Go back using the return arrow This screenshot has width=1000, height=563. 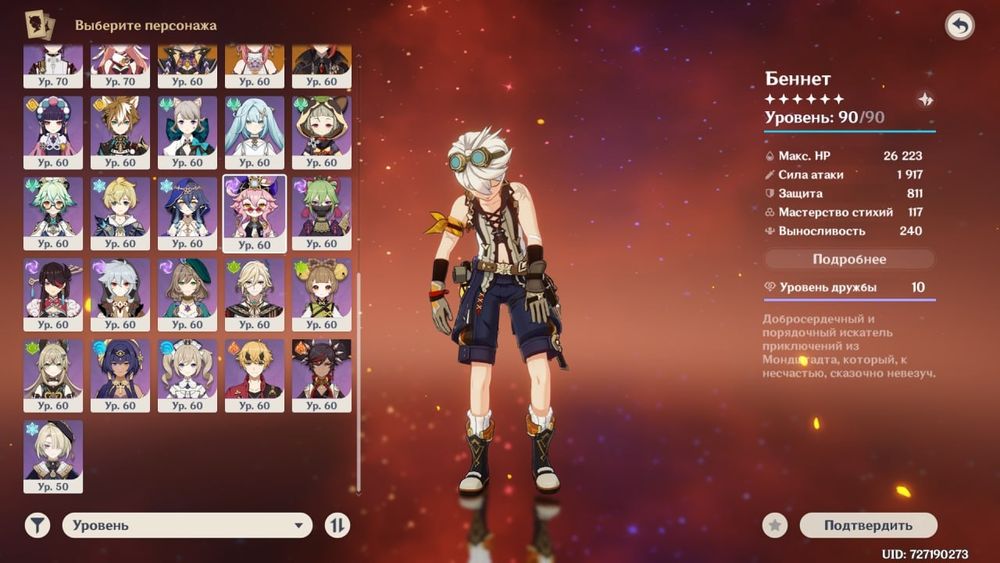pyautogui.click(x=959, y=26)
